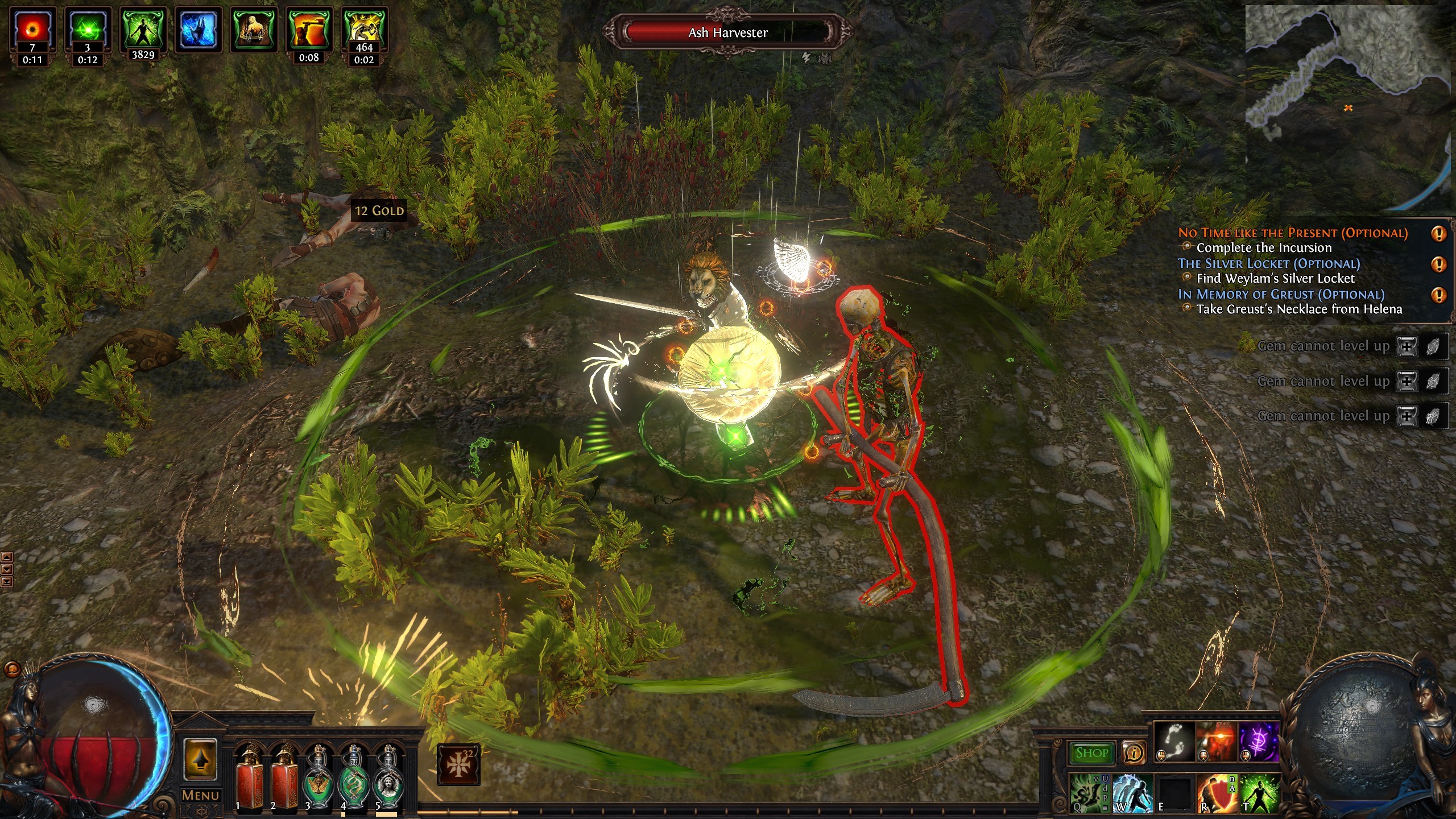Click the cross emblem icon marked 32

[458, 765]
